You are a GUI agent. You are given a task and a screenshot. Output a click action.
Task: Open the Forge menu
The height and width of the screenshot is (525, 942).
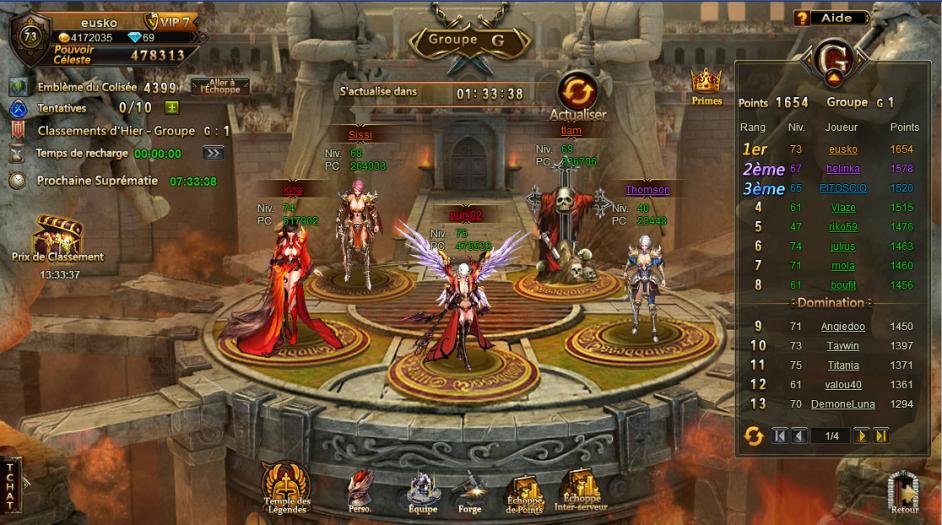(x=470, y=490)
